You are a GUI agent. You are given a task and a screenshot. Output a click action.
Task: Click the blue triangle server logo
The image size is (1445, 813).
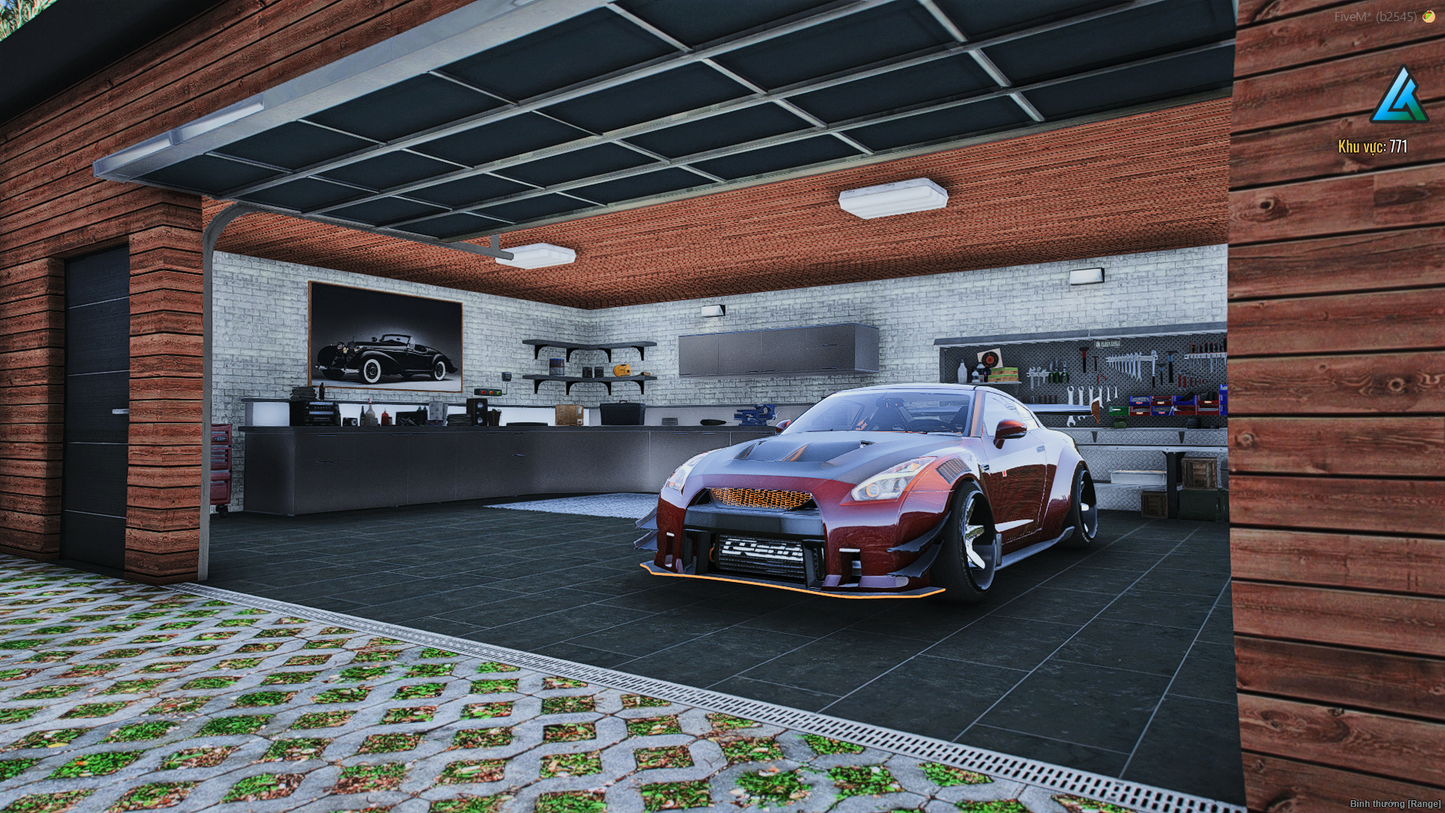click(1399, 97)
